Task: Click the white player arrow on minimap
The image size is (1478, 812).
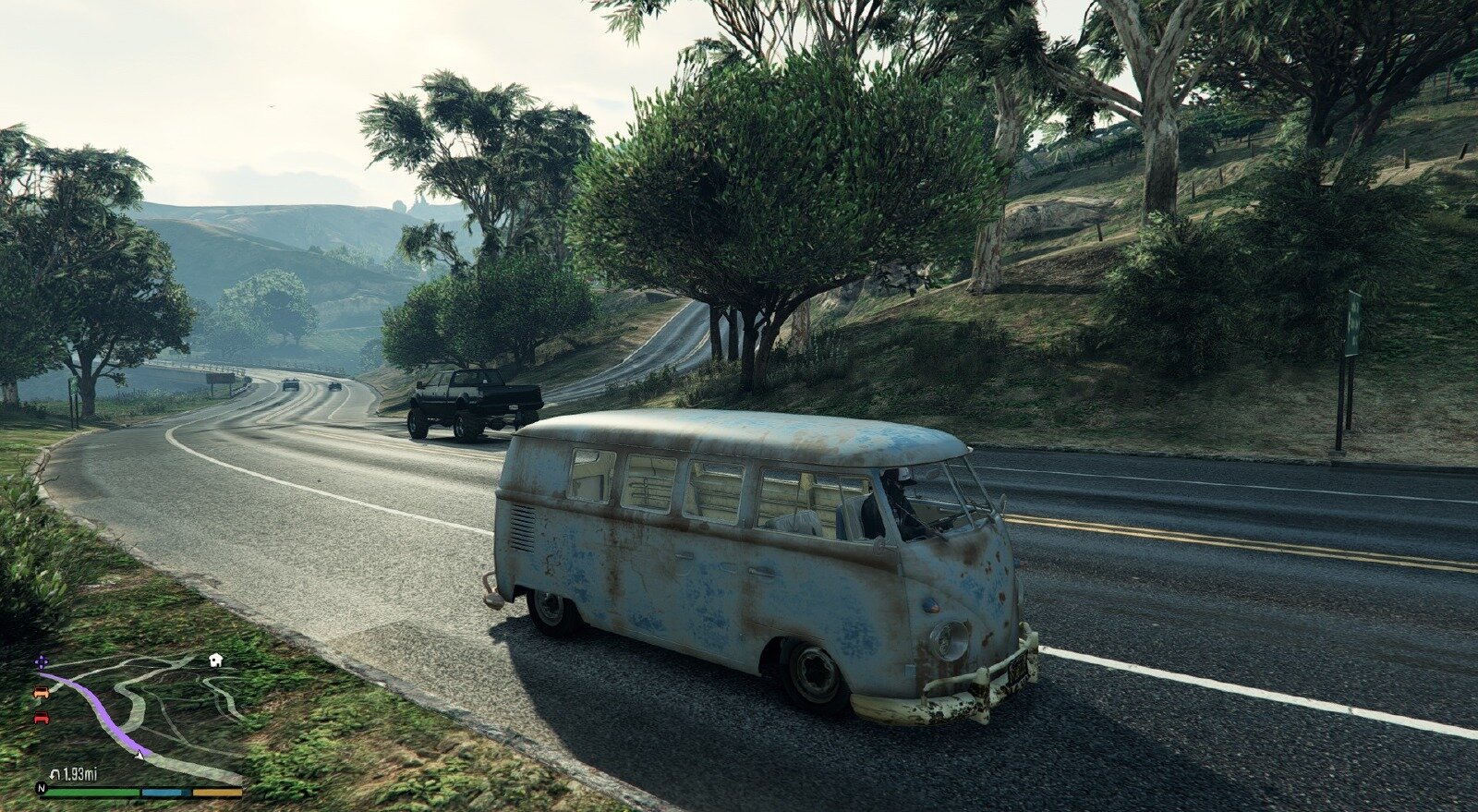Action: [139, 755]
